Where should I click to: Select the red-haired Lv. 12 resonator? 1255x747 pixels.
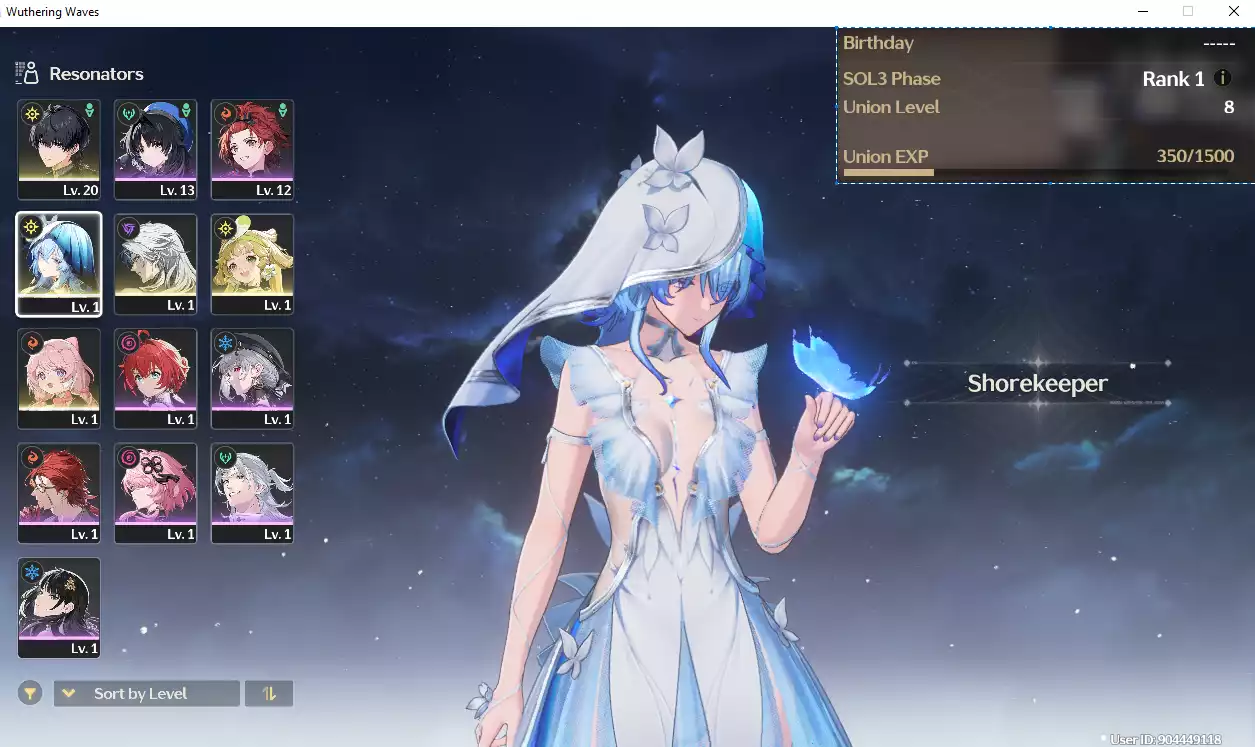[x=253, y=148]
